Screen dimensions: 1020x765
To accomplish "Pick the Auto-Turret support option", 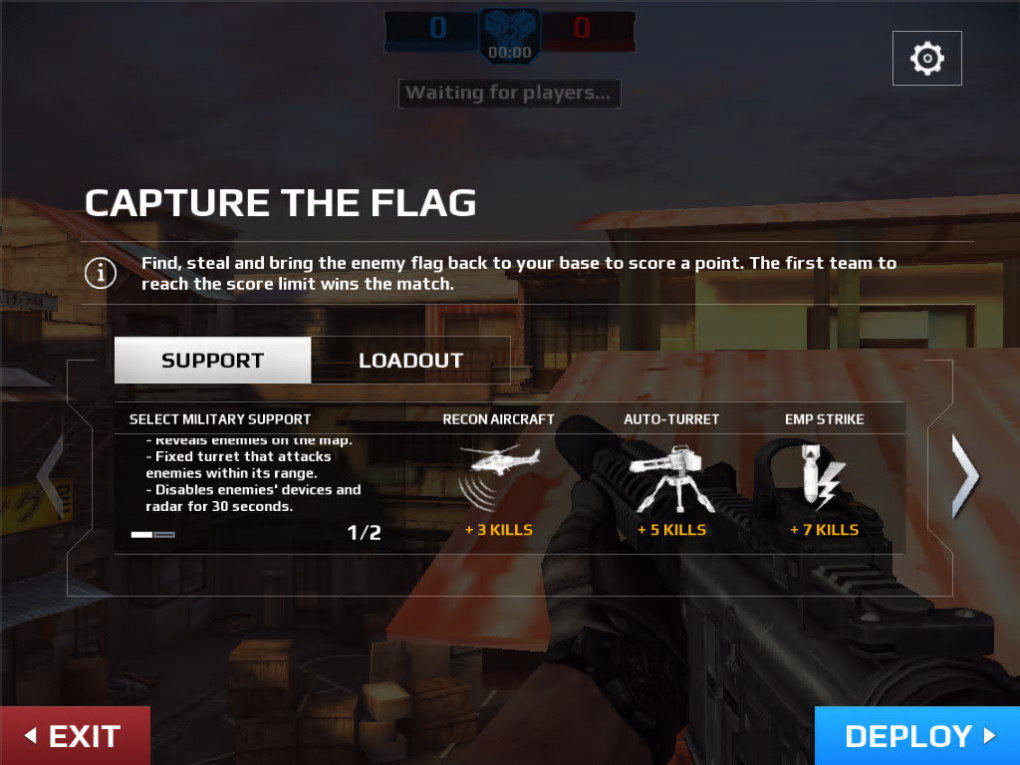I will pyautogui.click(x=671, y=476).
